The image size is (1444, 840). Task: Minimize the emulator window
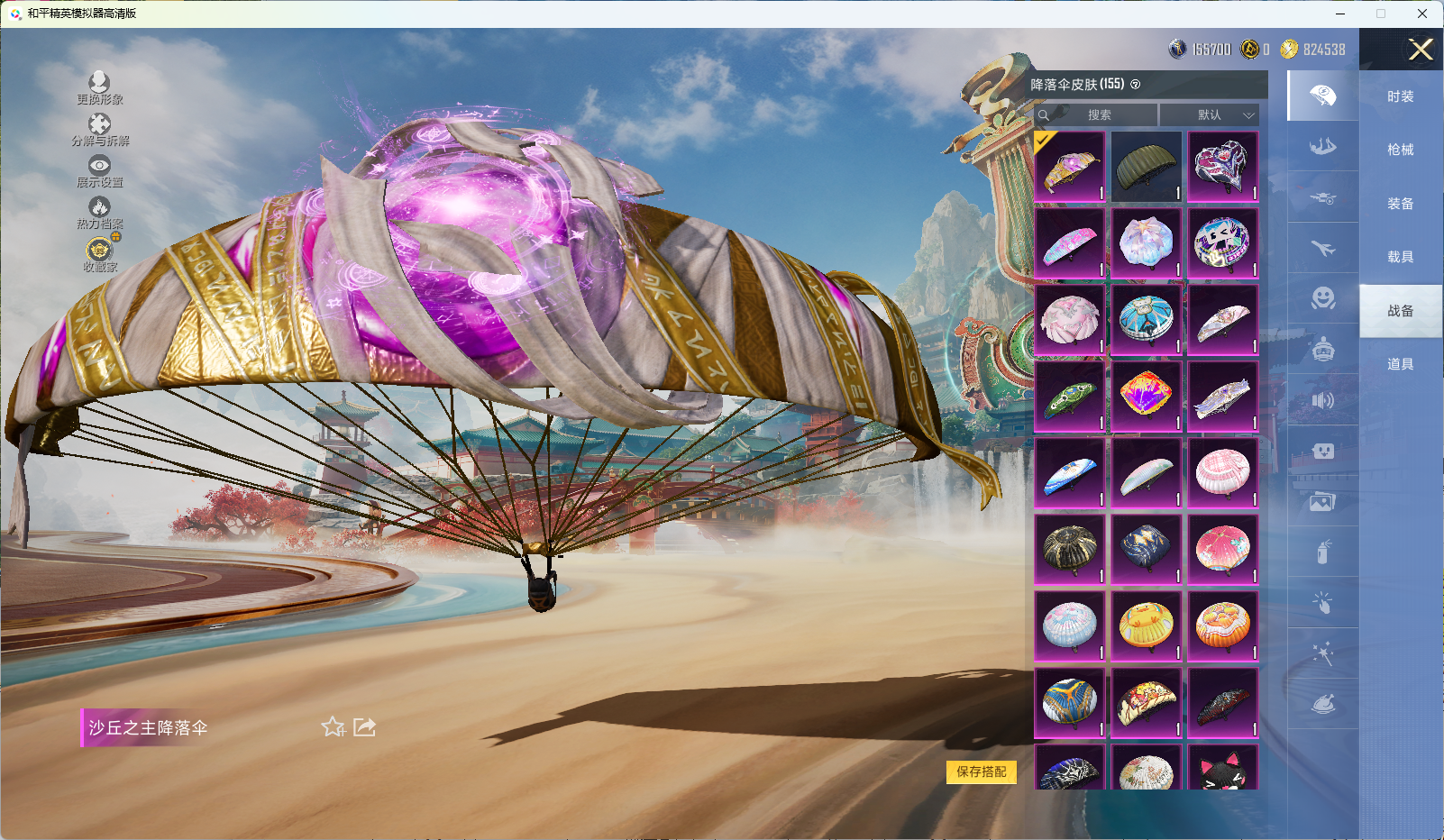coord(1340,14)
